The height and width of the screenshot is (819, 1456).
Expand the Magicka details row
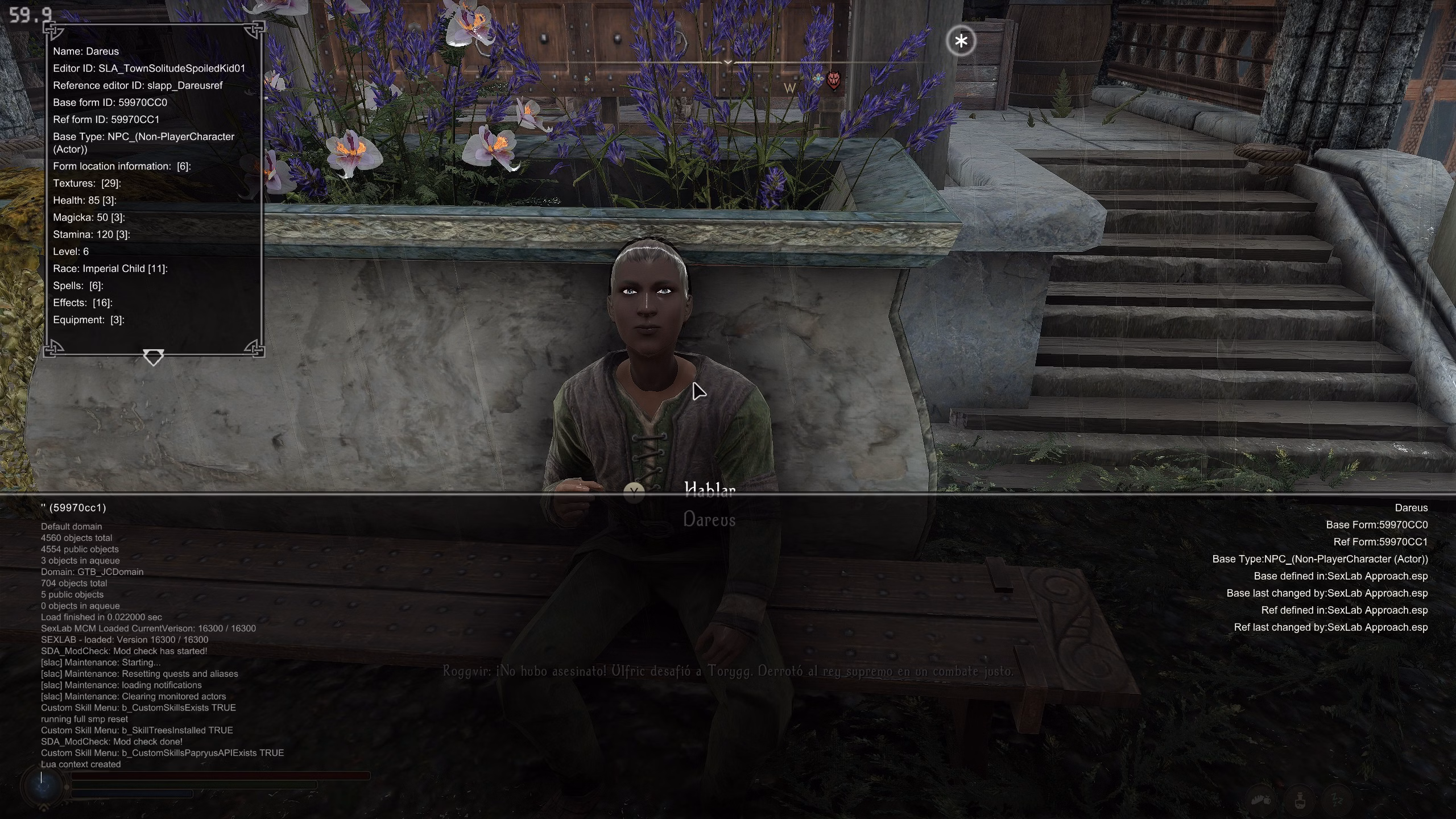[x=89, y=217]
